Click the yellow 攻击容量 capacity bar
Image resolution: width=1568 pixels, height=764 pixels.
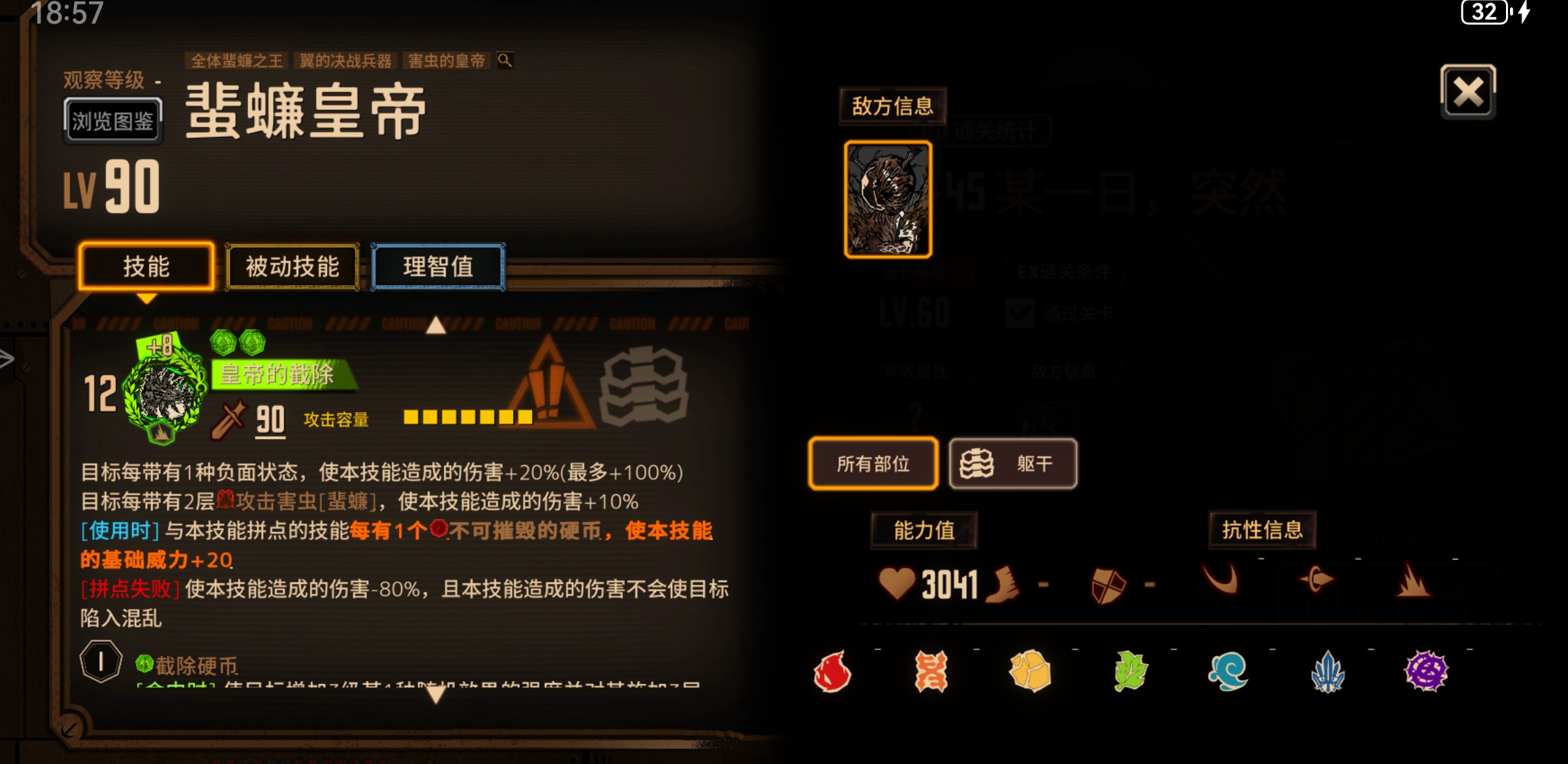pyautogui.click(x=465, y=417)
